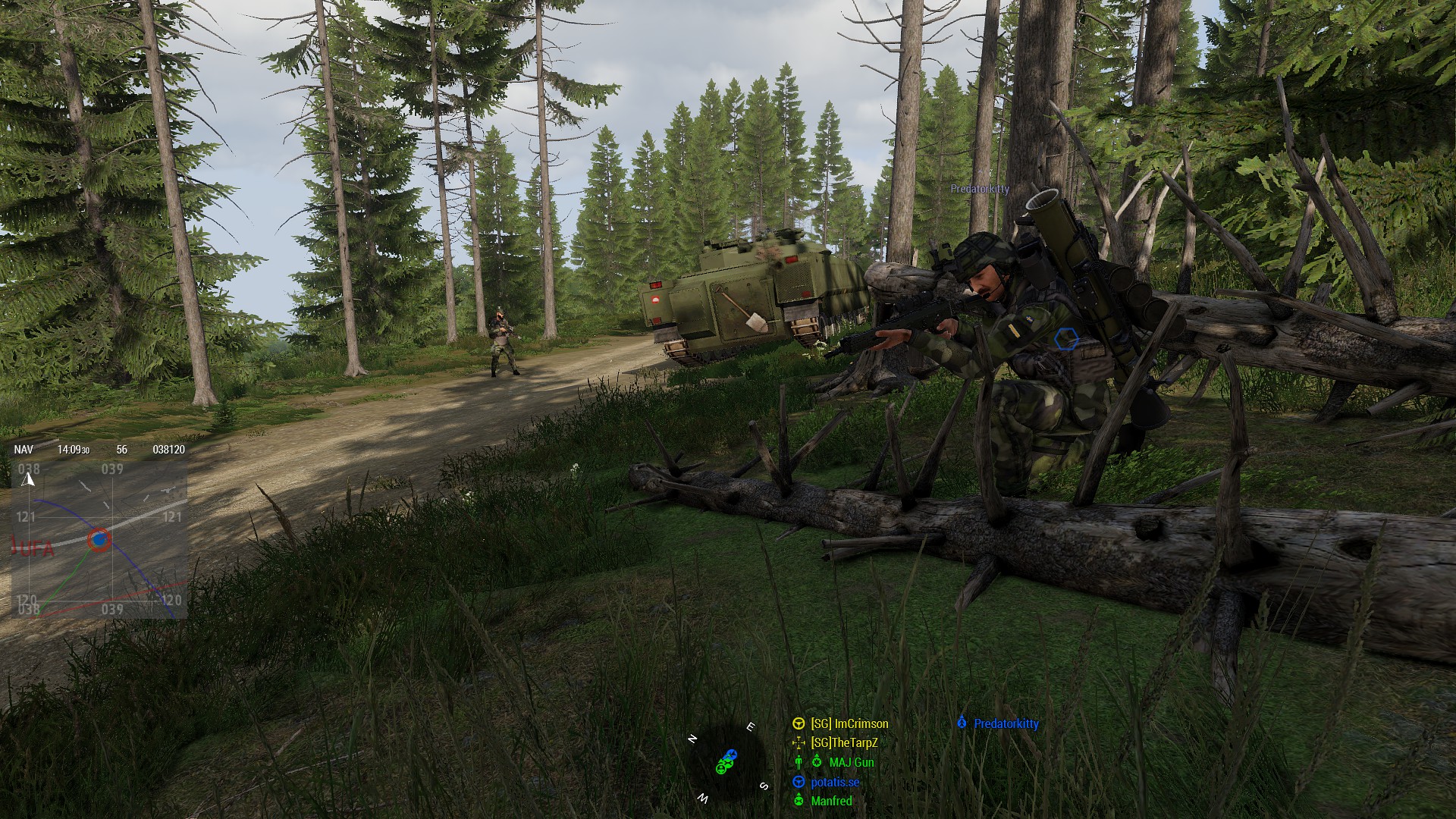Screen dimensions: 1456x819
Task: Click the blue hexagon squad marker
Action: [x=1066, y=340]
